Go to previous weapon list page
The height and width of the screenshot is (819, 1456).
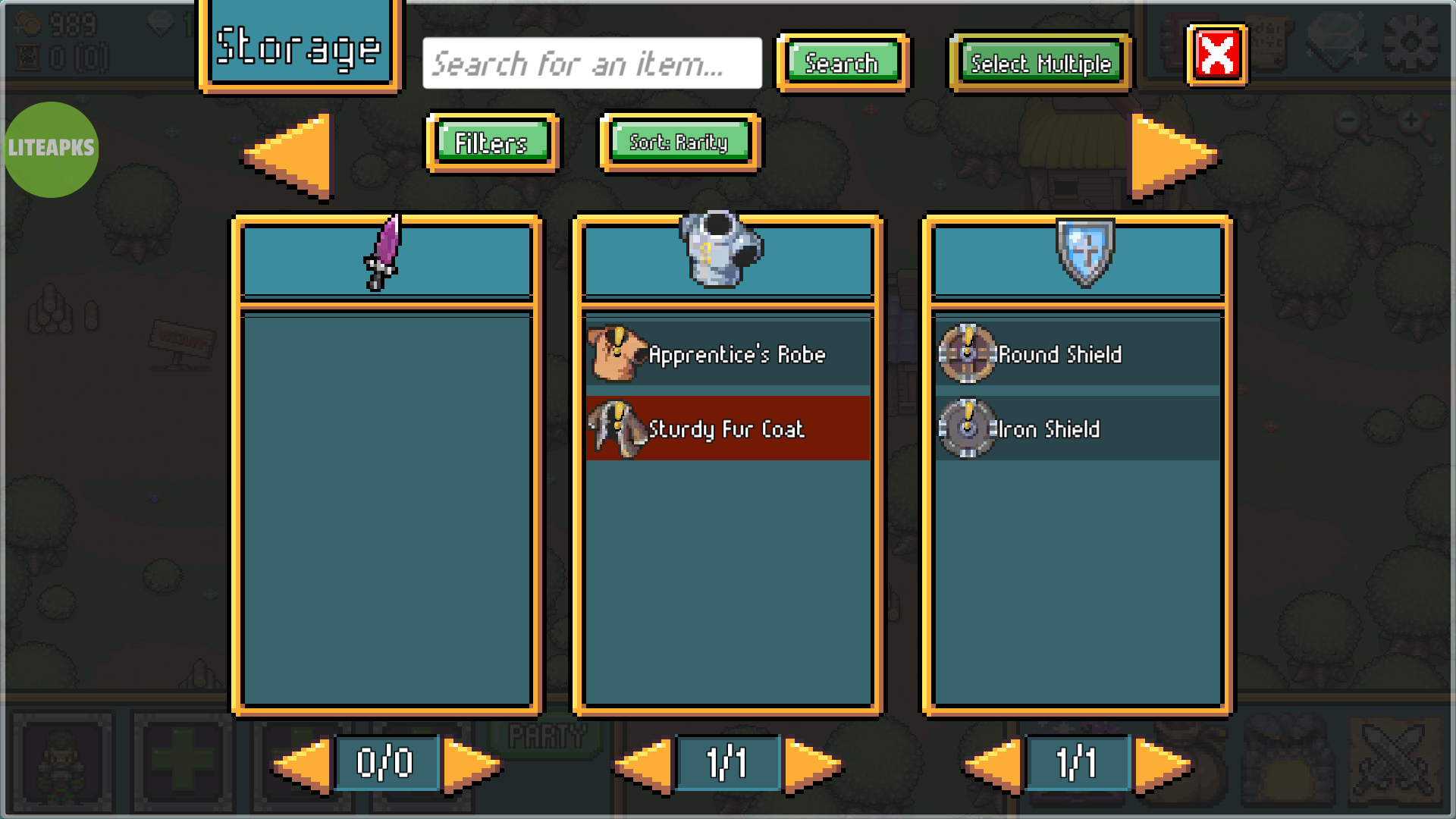click(x=303, y=764)
